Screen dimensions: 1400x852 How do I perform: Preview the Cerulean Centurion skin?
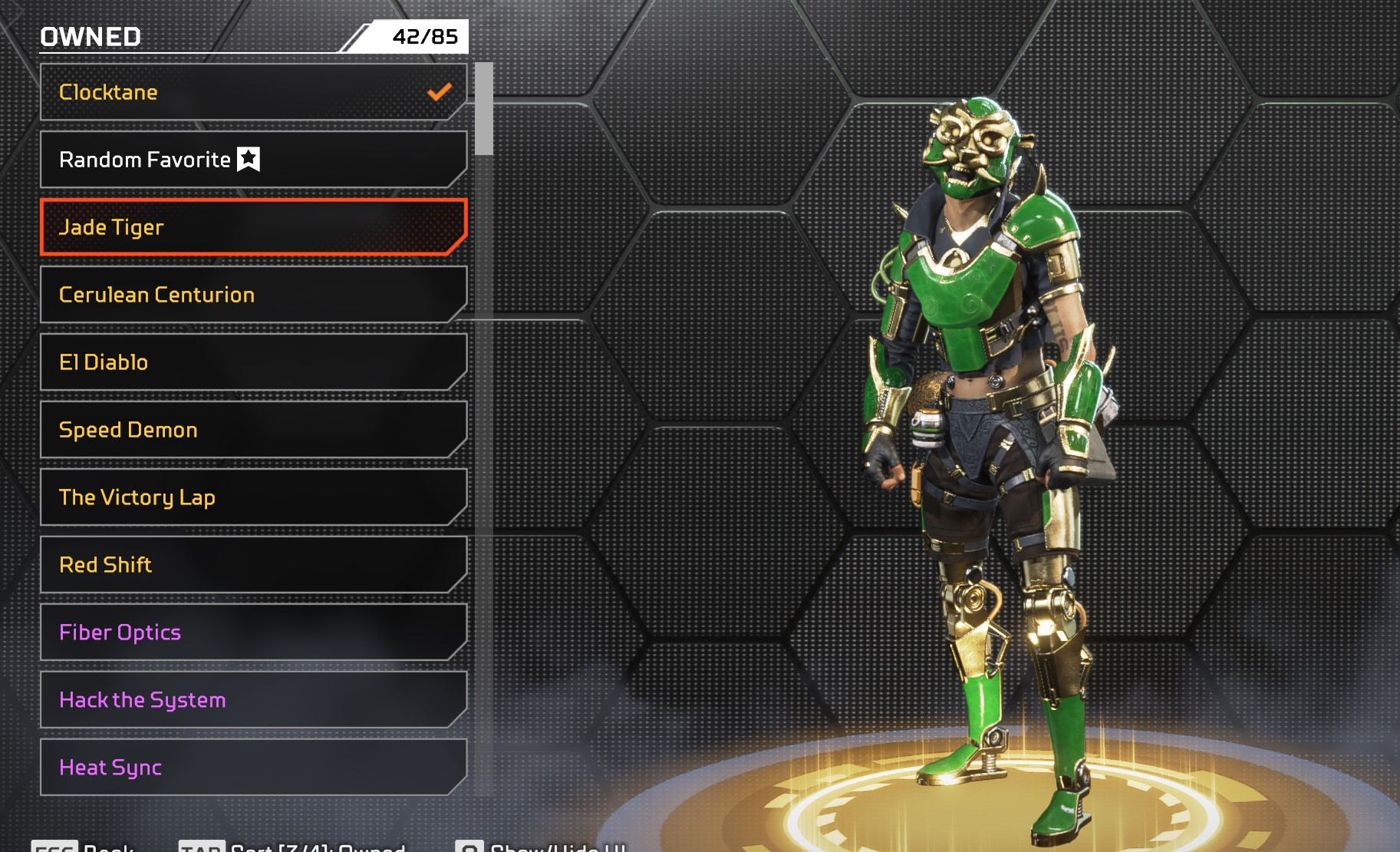(x=253, y=295)
